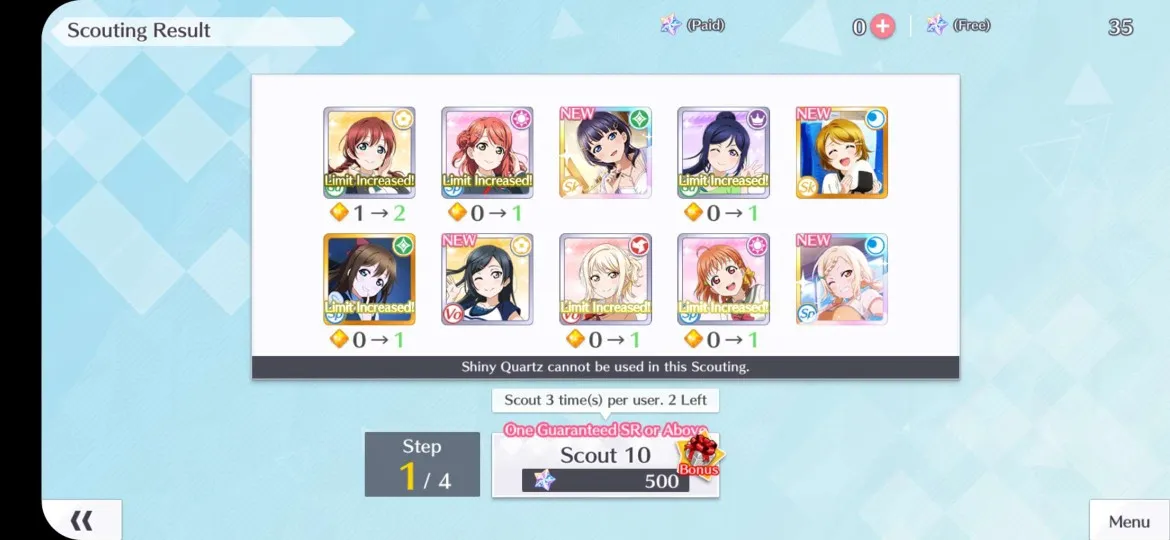Viewport: 1170px width, 540px height.
Task: Open the Menu button
Action: pyautogui.click(x=1129, y=521)
